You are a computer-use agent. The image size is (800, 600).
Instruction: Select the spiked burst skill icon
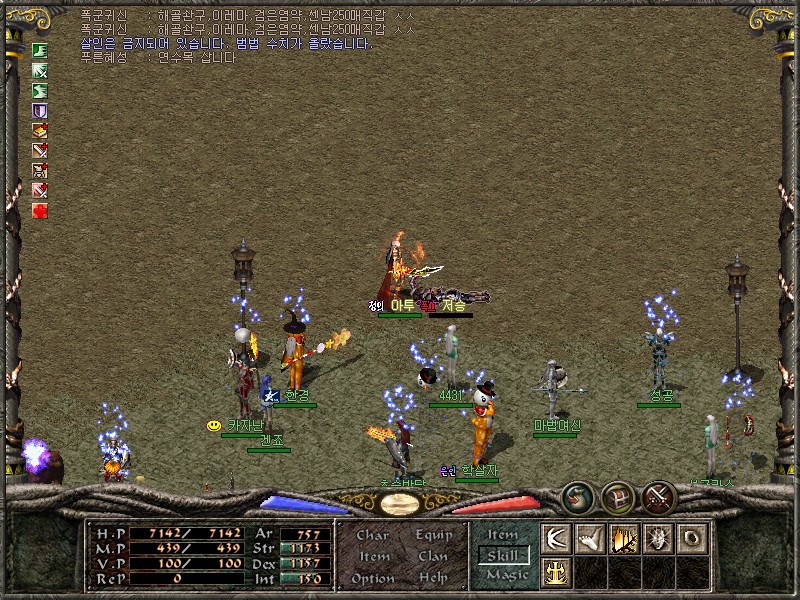point(657,538)
